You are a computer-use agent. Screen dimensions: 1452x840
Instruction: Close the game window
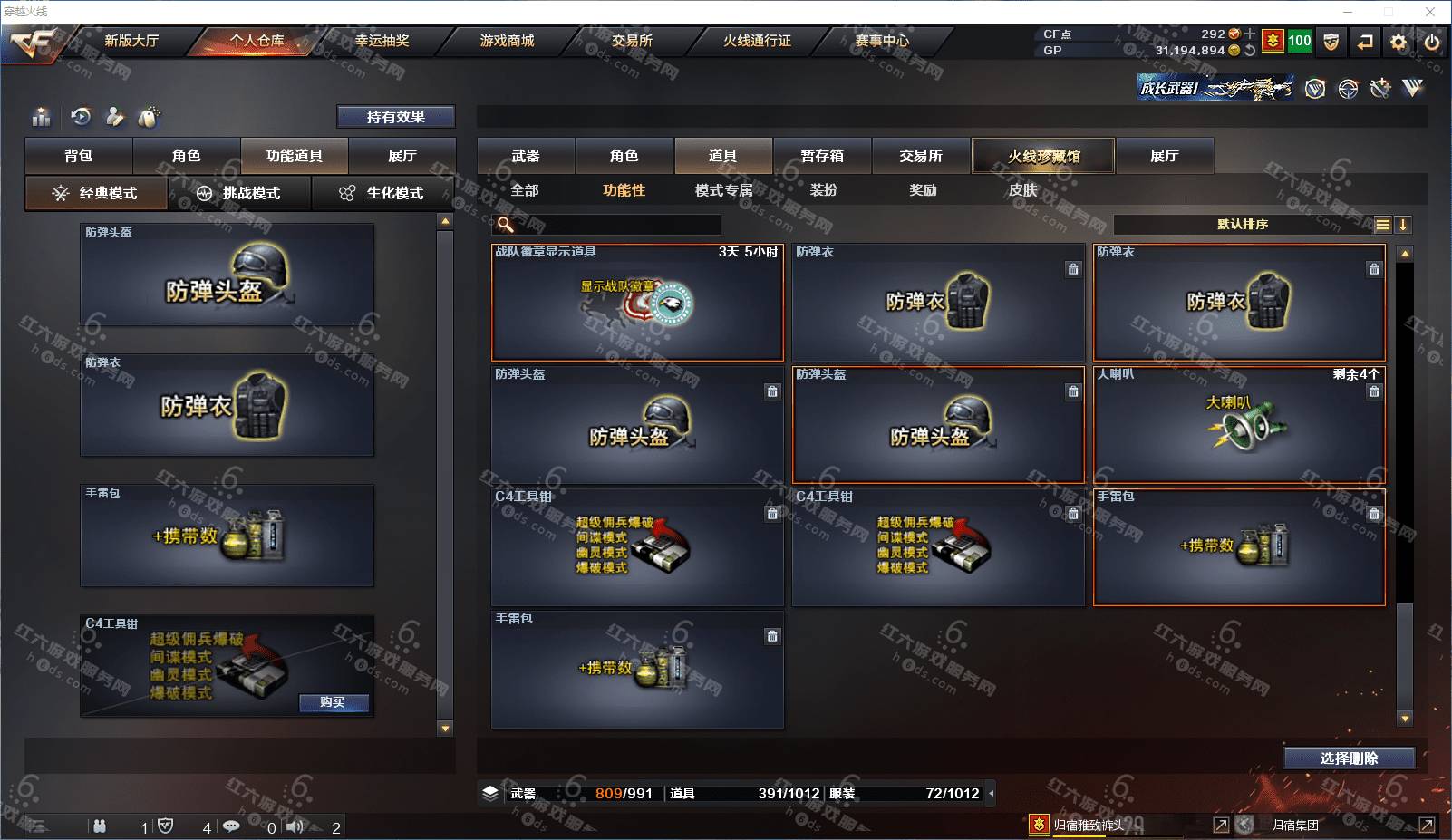tap(1430, 12)
